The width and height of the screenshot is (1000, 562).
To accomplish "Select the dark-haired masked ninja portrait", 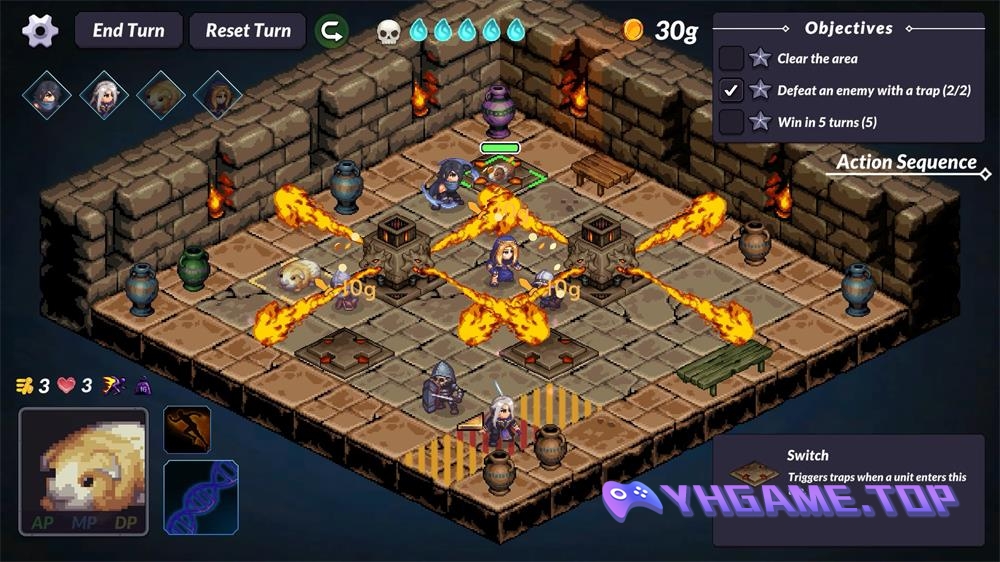I will 47,95.
